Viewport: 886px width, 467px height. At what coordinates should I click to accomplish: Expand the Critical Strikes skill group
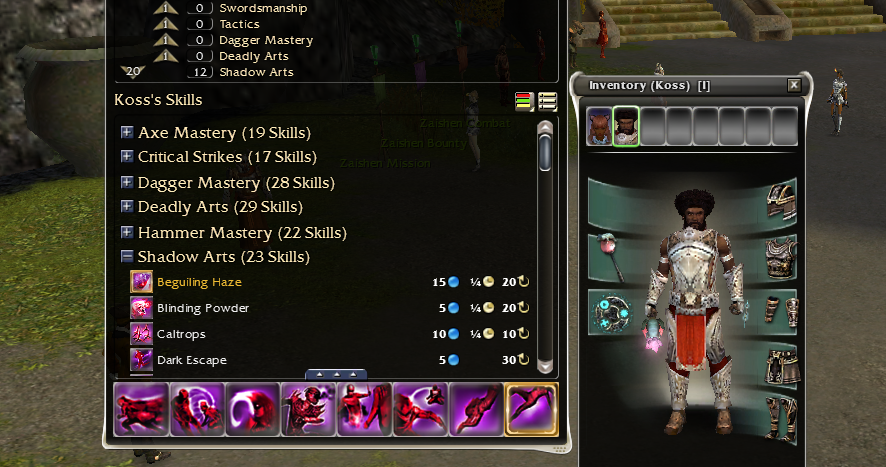pos(127,157)
